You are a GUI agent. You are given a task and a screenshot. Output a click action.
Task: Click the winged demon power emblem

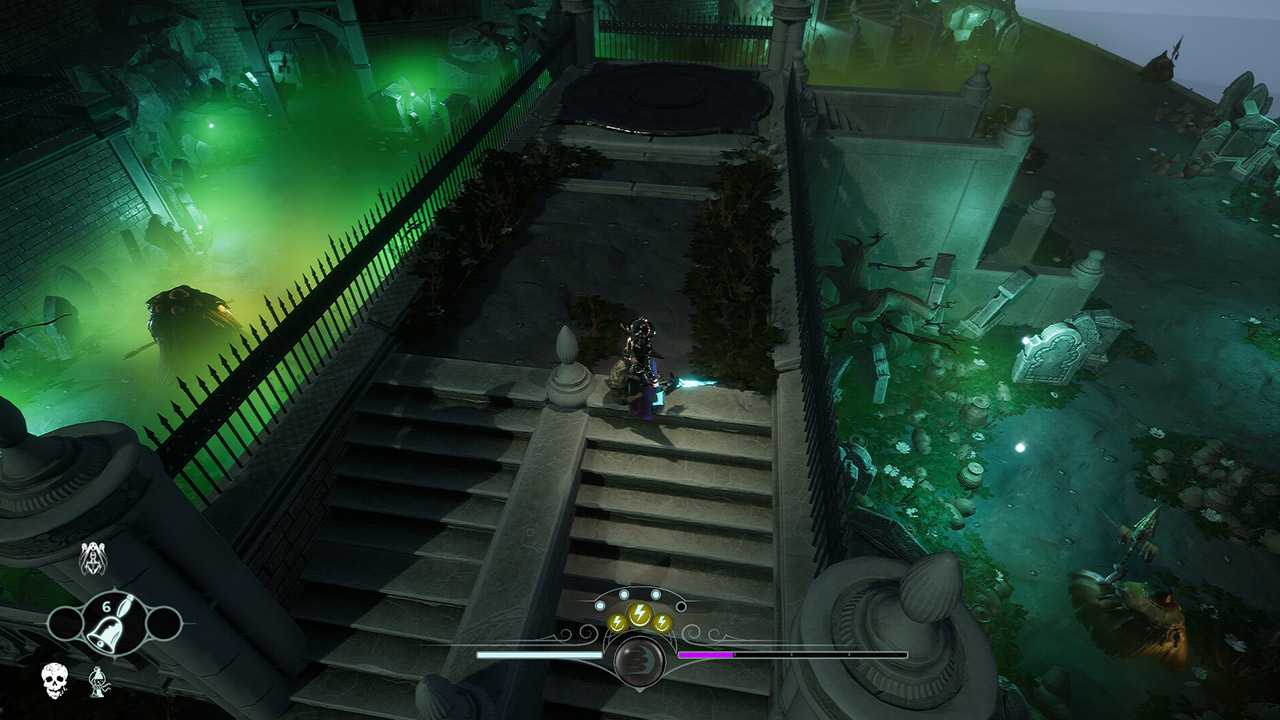[x=92, y=558]
